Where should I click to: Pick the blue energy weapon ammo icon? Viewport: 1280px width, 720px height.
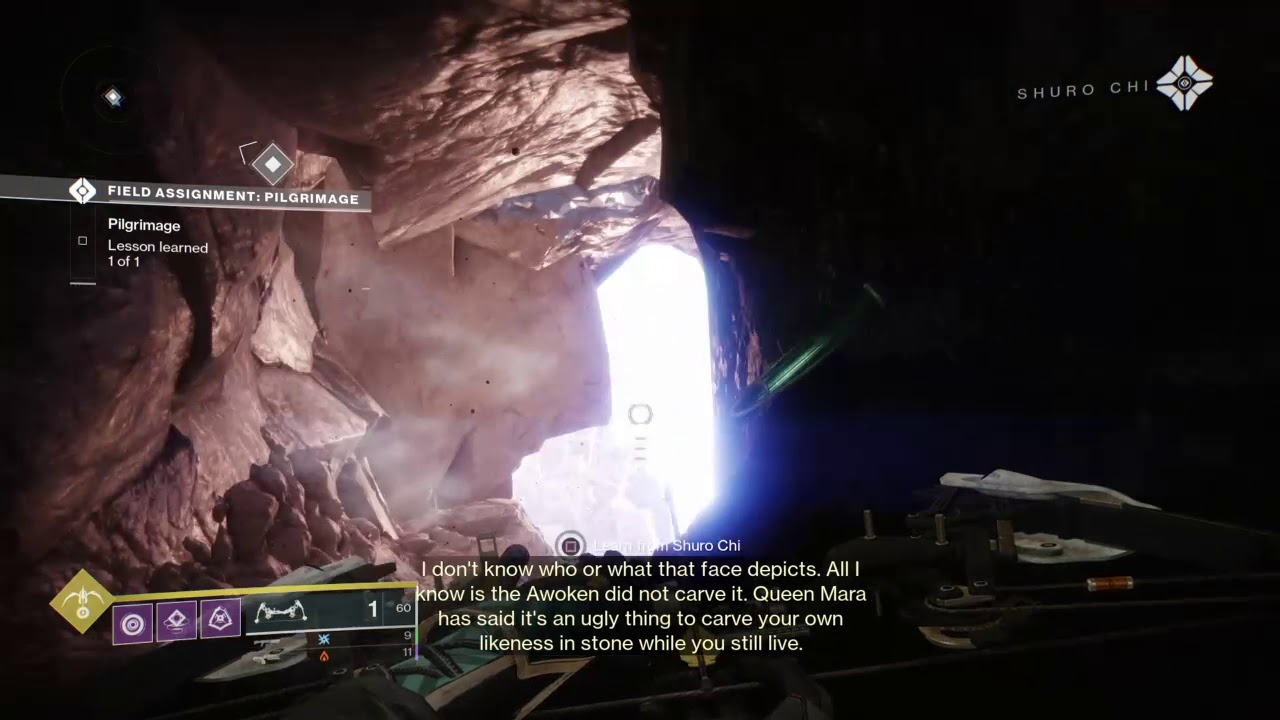[323, 638]
